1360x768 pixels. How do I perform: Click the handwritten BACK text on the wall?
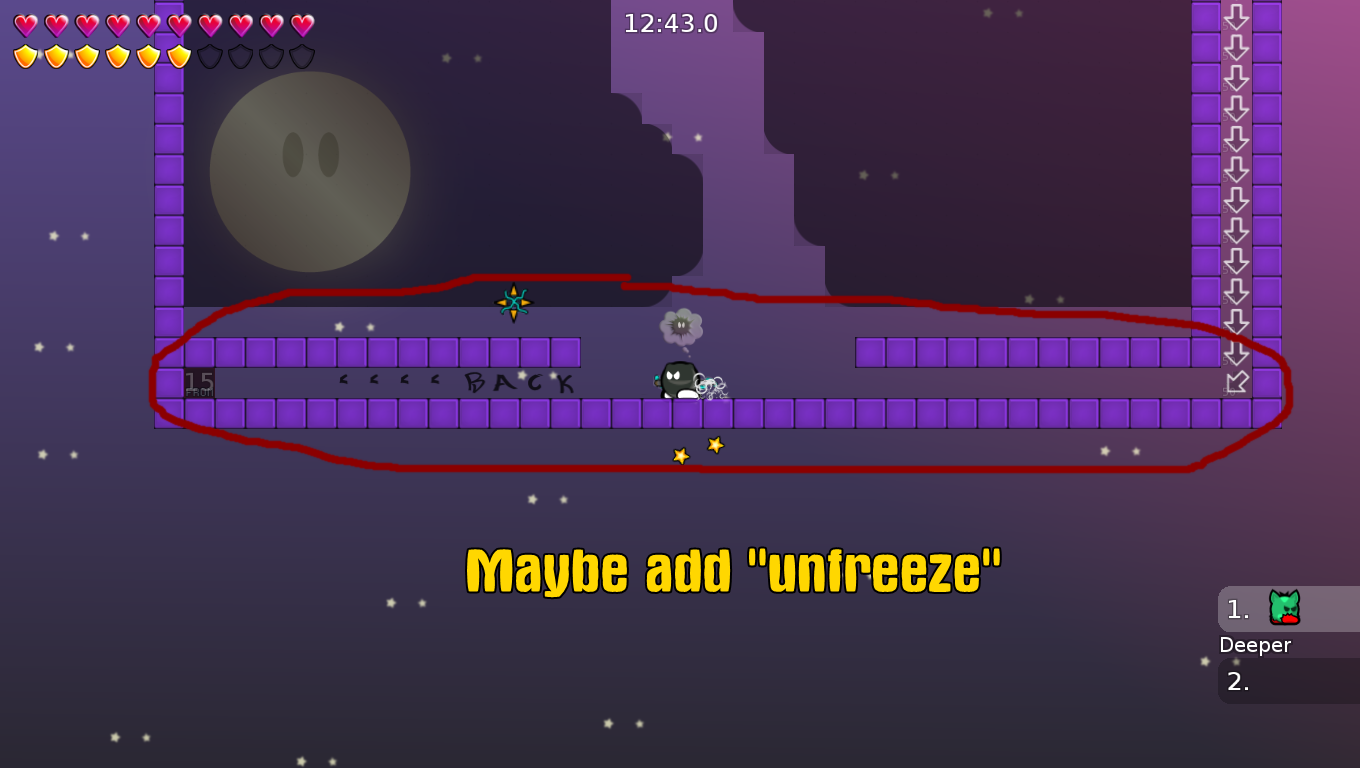tap(517, 382)
